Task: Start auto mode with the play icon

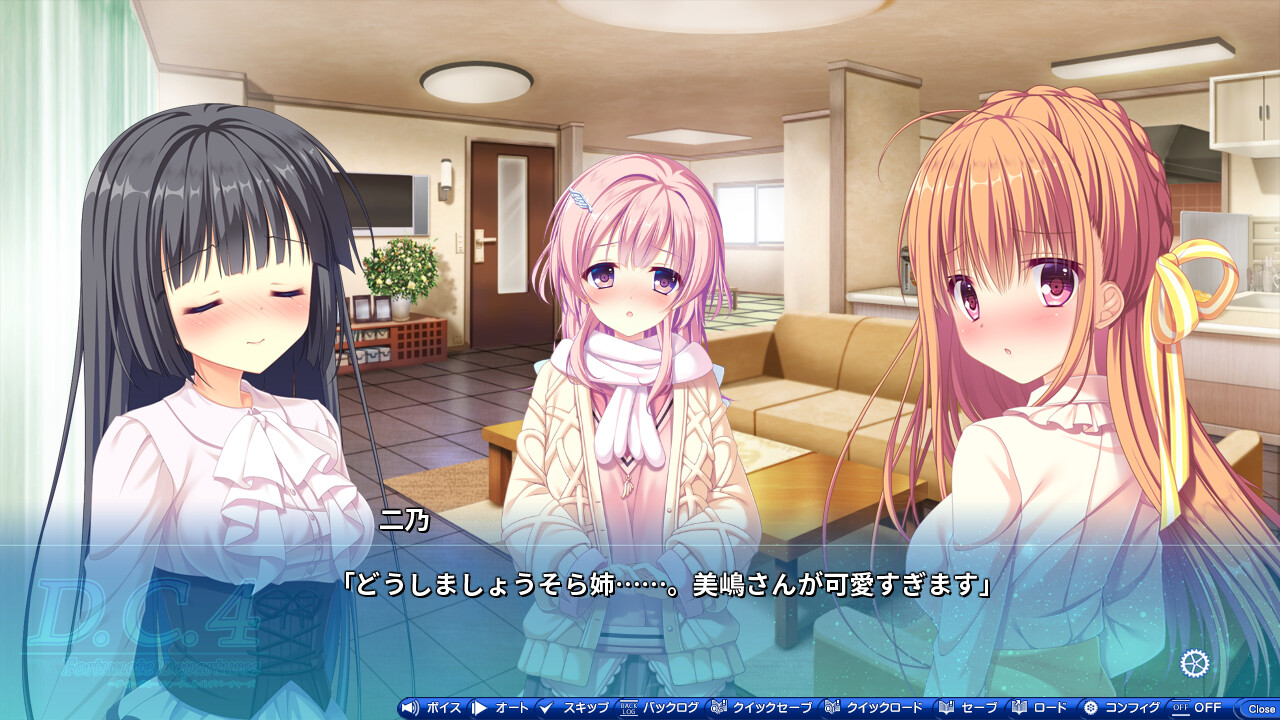Action: tap(480, 707)
